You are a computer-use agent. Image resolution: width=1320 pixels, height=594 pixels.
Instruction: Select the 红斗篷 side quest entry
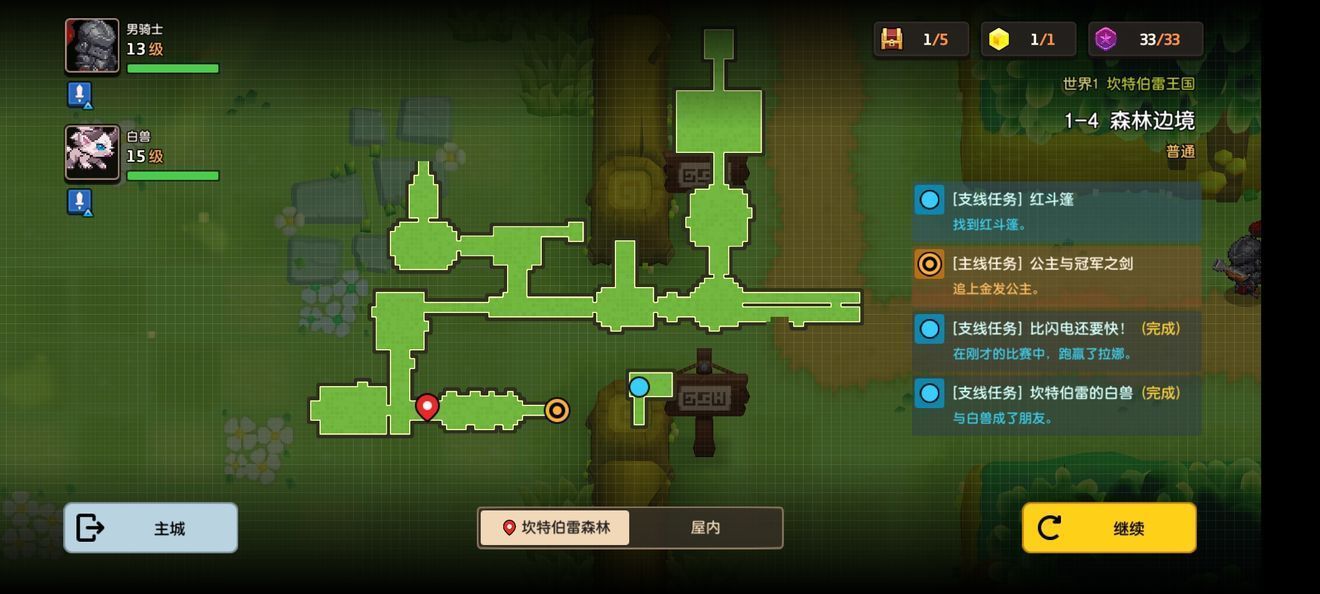pos(1056,211)
